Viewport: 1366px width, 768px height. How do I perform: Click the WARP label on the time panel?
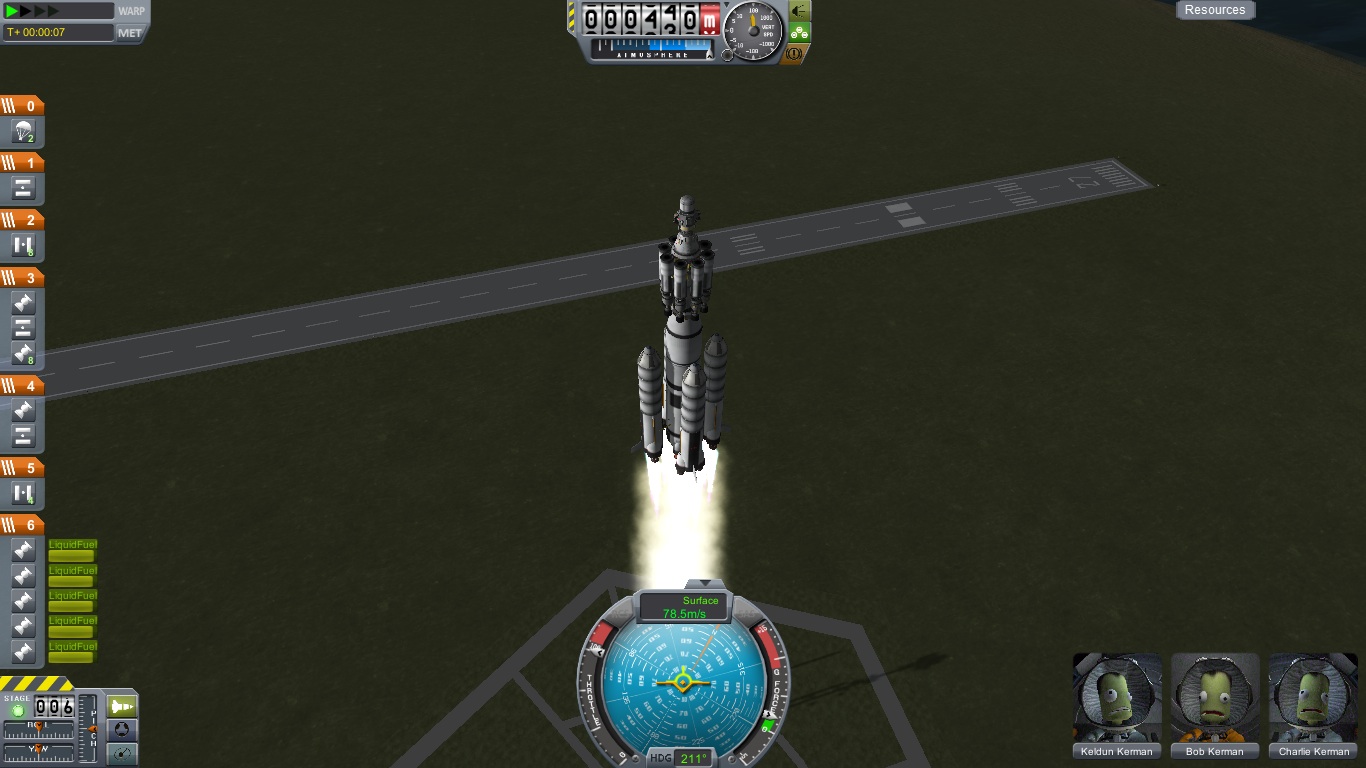(133, 13)
